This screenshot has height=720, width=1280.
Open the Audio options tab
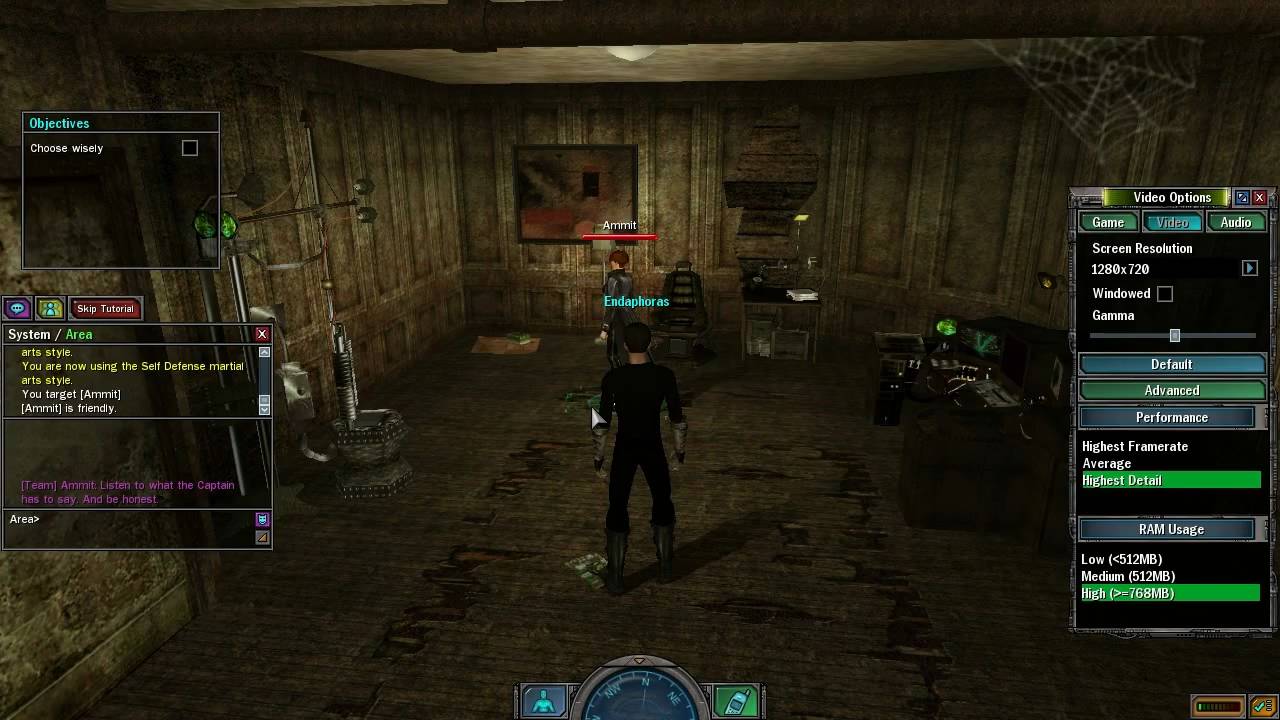click(x=1236, y=222)
